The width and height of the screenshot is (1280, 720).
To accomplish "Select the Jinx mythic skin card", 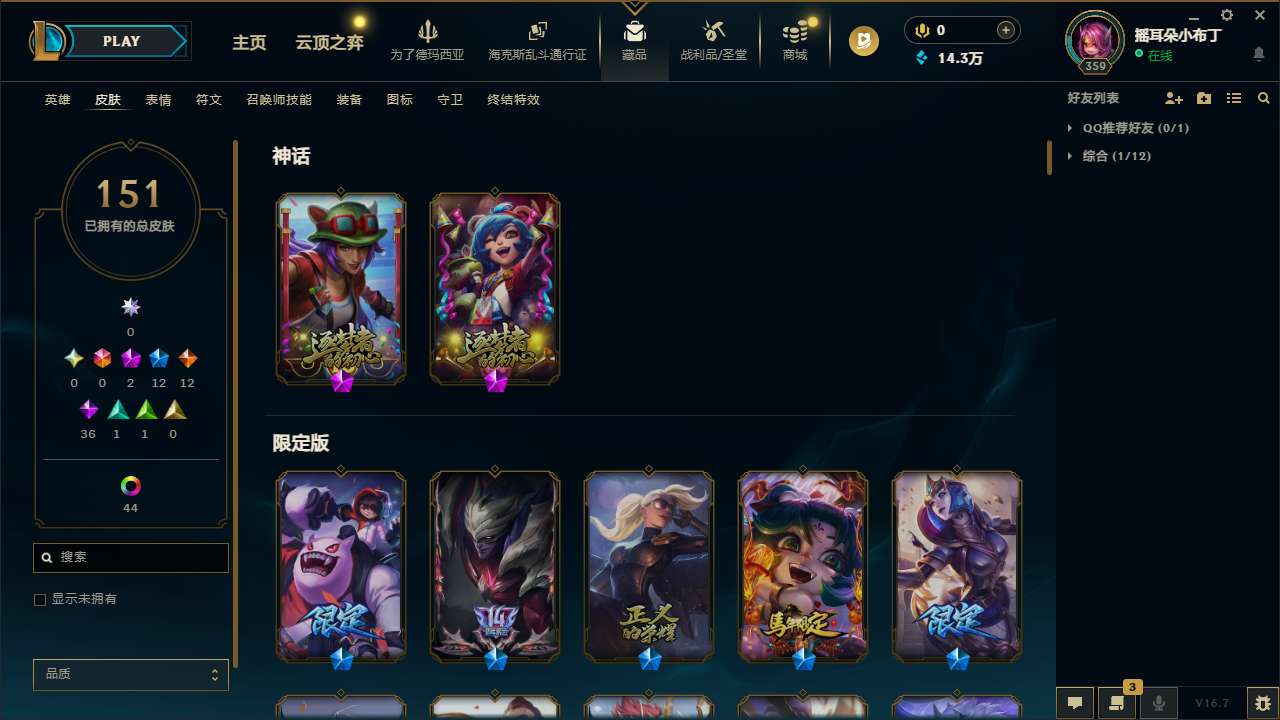I will pos(494,287).
